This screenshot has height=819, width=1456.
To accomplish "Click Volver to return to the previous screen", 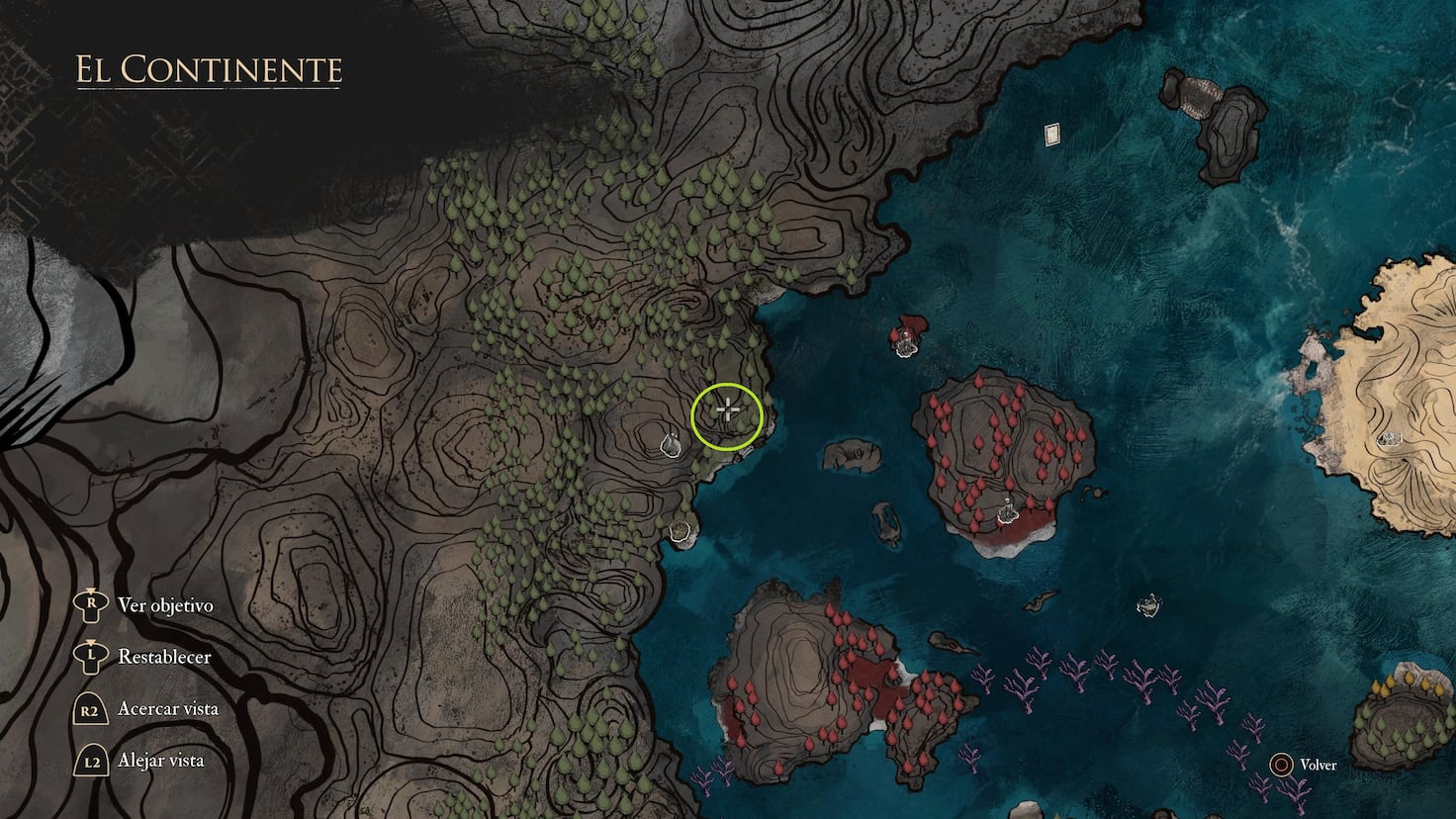I will pyautogui.click(x=1319, y=764).
